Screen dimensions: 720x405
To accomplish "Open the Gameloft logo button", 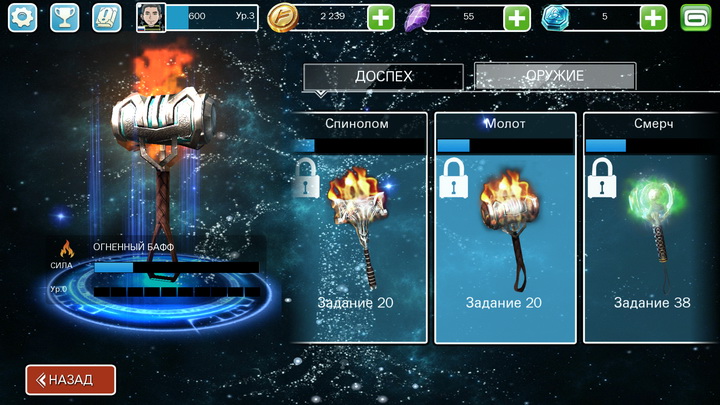I will click(x=696, y=17).
